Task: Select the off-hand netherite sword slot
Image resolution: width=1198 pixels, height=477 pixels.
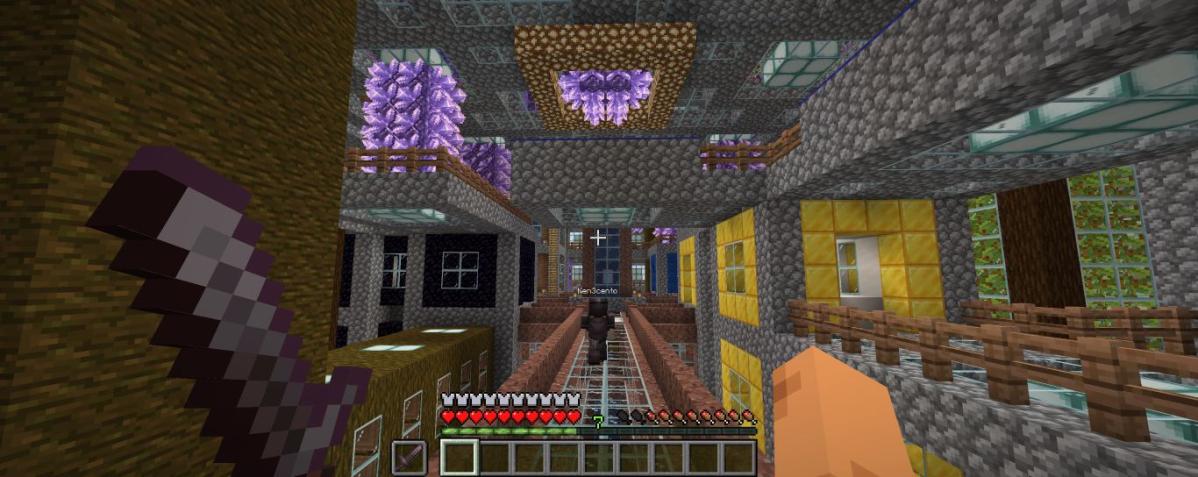Action: (408, 458)
